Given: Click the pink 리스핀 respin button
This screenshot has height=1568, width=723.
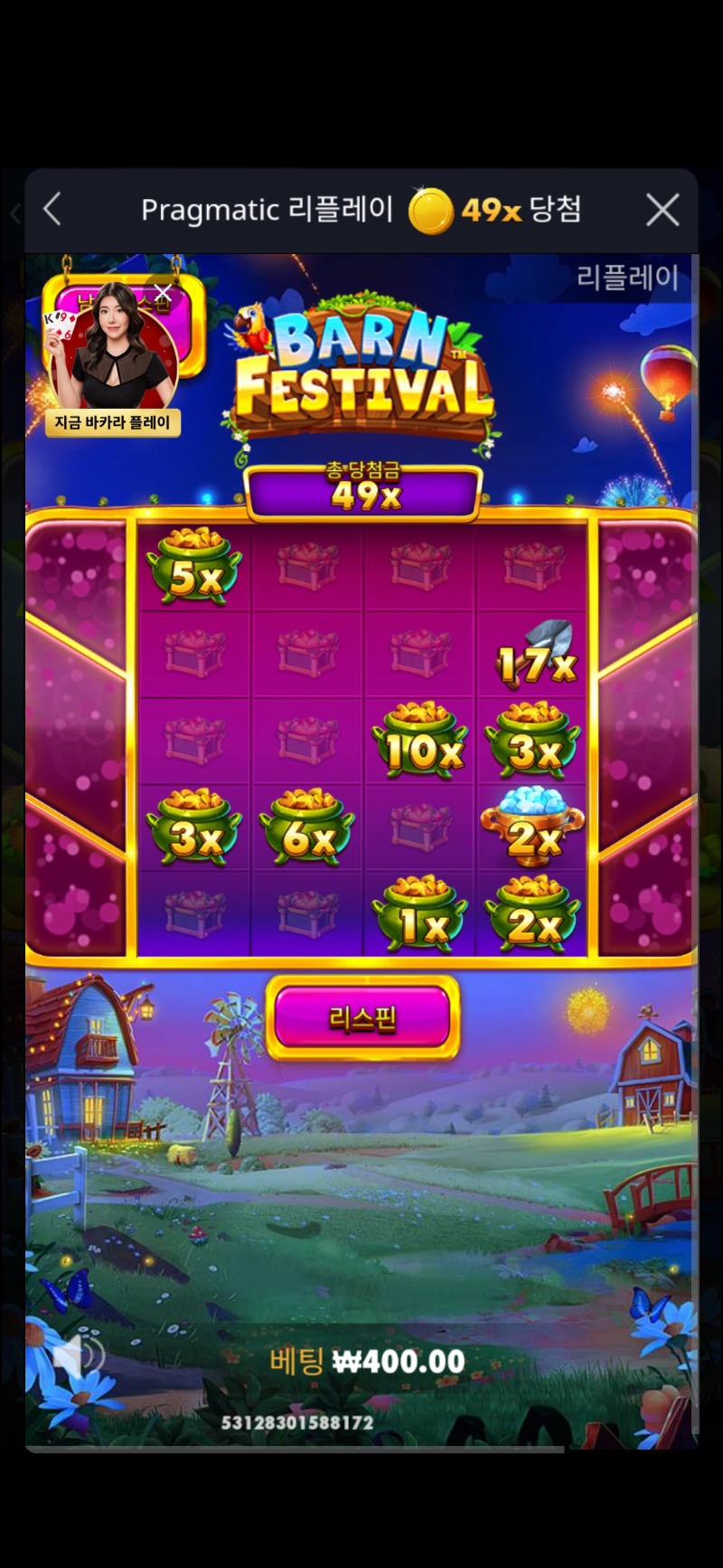Looking at the screenshot, I should point(362,1018).
